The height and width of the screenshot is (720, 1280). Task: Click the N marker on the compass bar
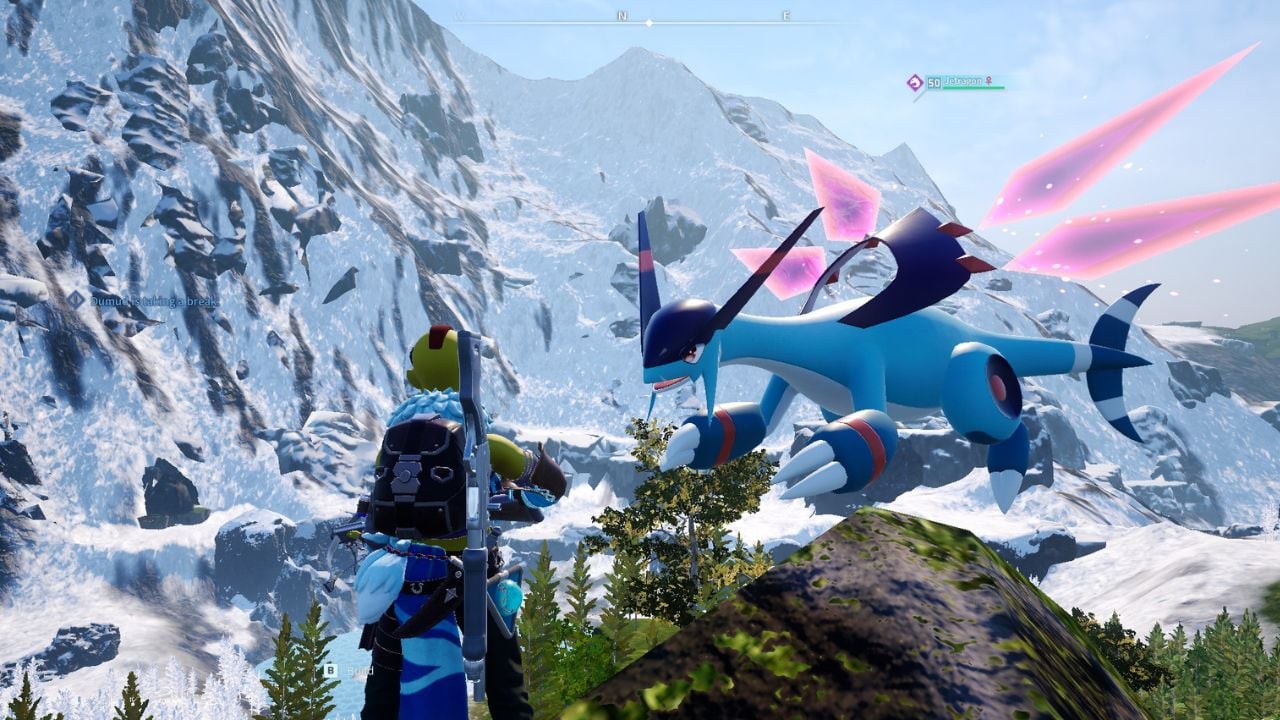pyautogui.click(x=623, y=15)
